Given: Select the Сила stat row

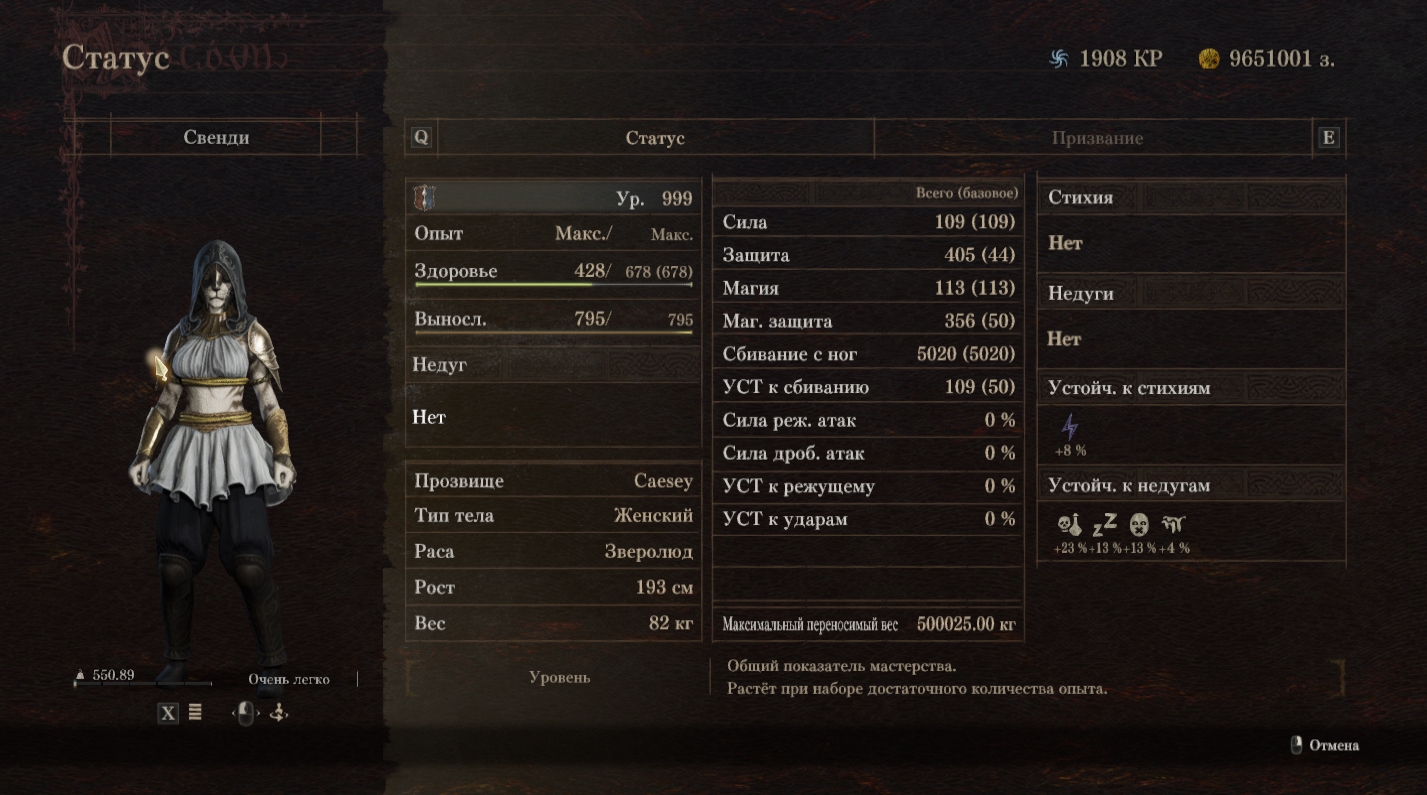Looking at the screenshot, I should [x=868, y=222].
